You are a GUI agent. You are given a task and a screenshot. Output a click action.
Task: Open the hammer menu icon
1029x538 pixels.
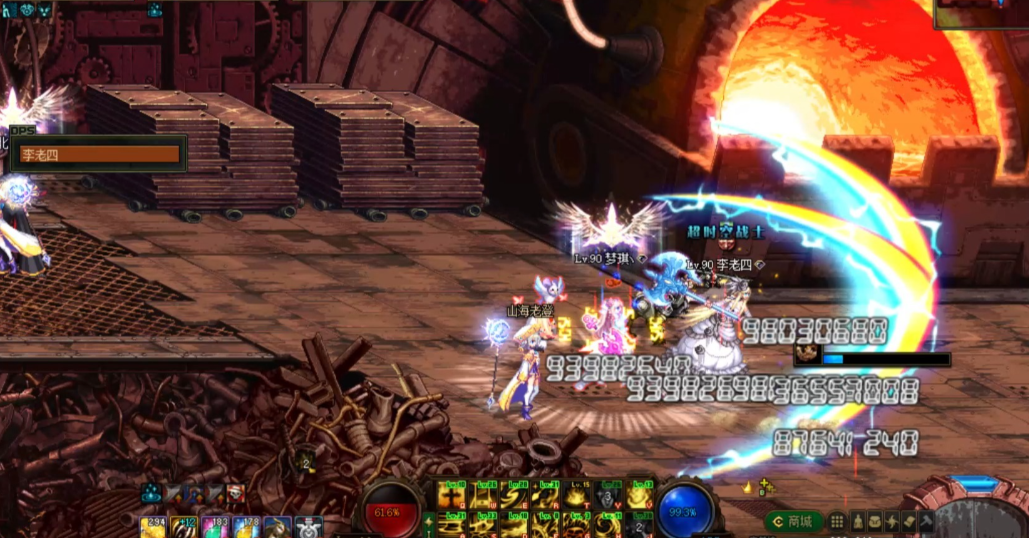pos(927,522)
